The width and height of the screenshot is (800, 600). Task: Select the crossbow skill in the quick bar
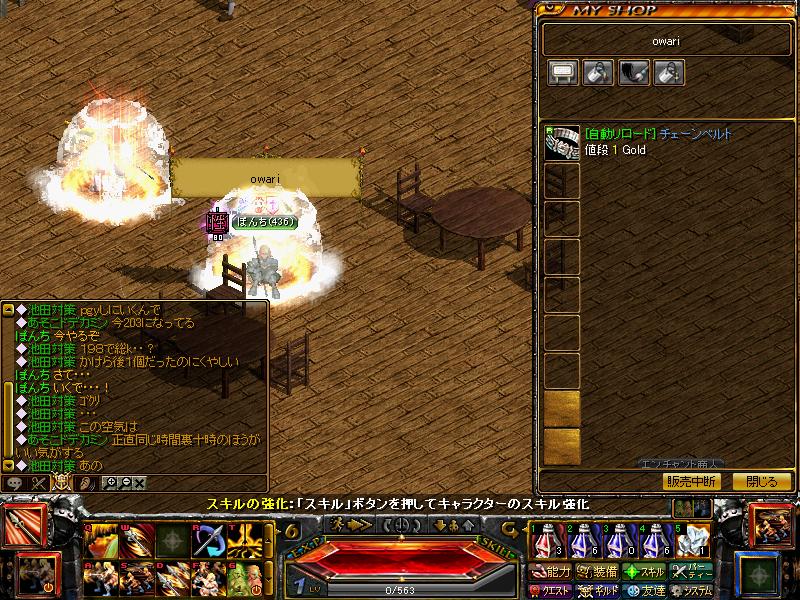(x=208, y=541)
